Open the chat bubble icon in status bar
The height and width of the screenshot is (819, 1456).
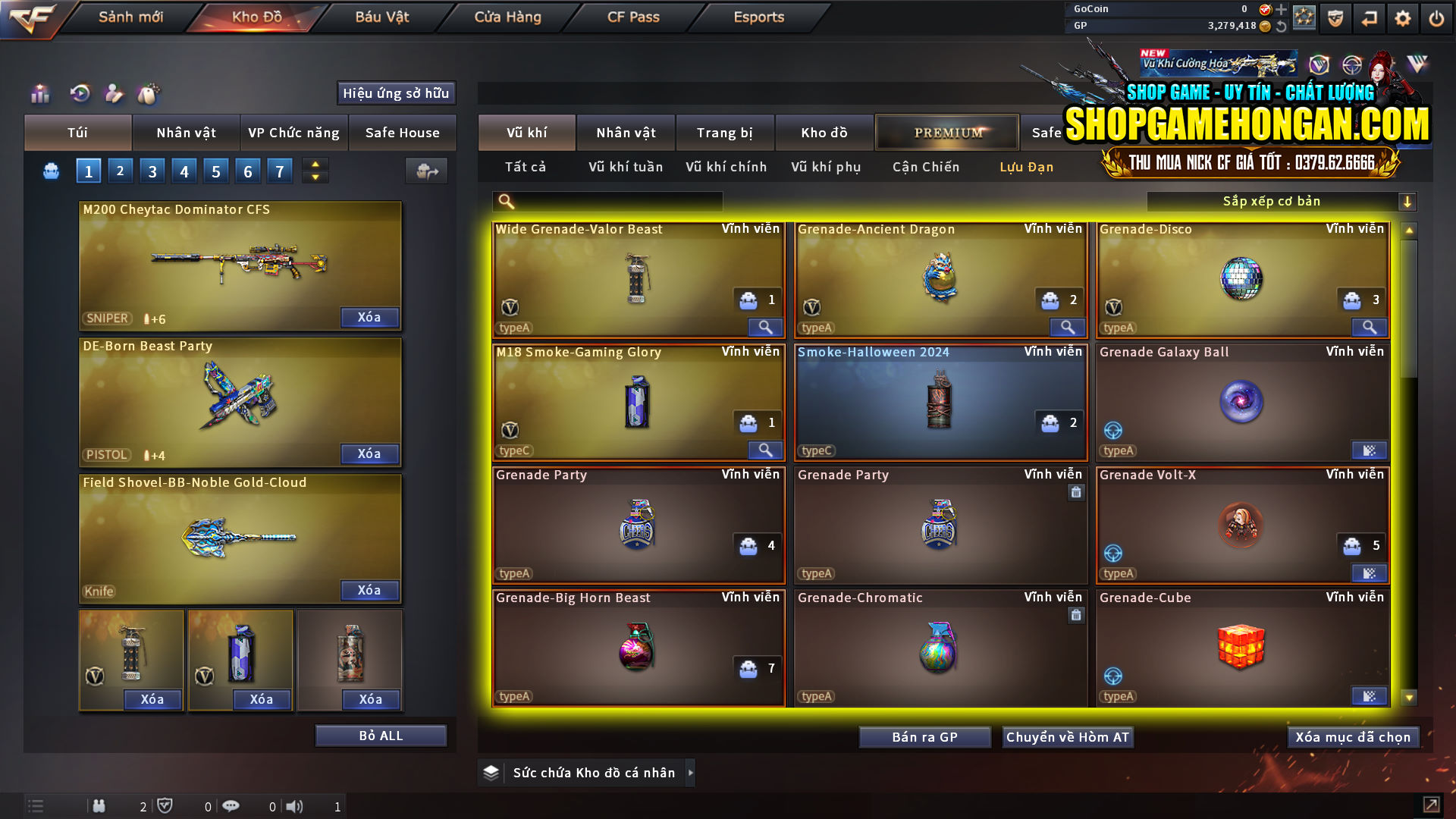click(231, 806)
